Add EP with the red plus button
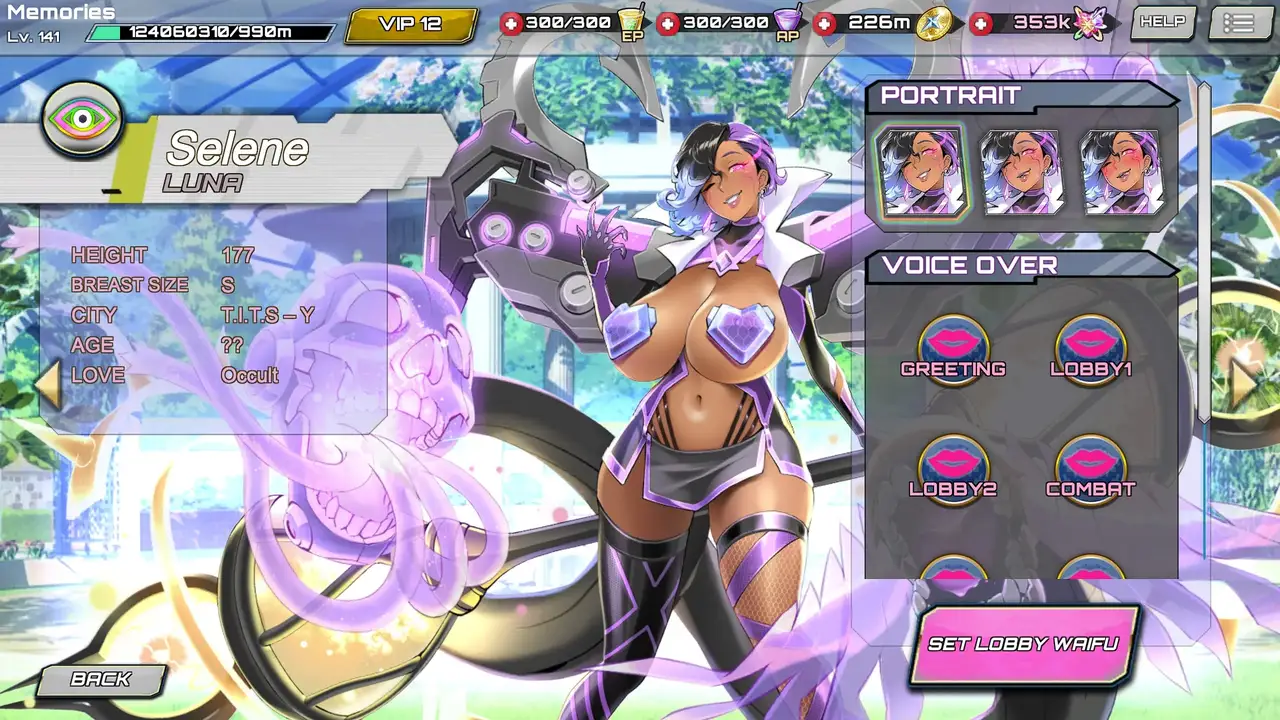The width and height of the screenshot is (1280, 720). [x=511, y=23]
